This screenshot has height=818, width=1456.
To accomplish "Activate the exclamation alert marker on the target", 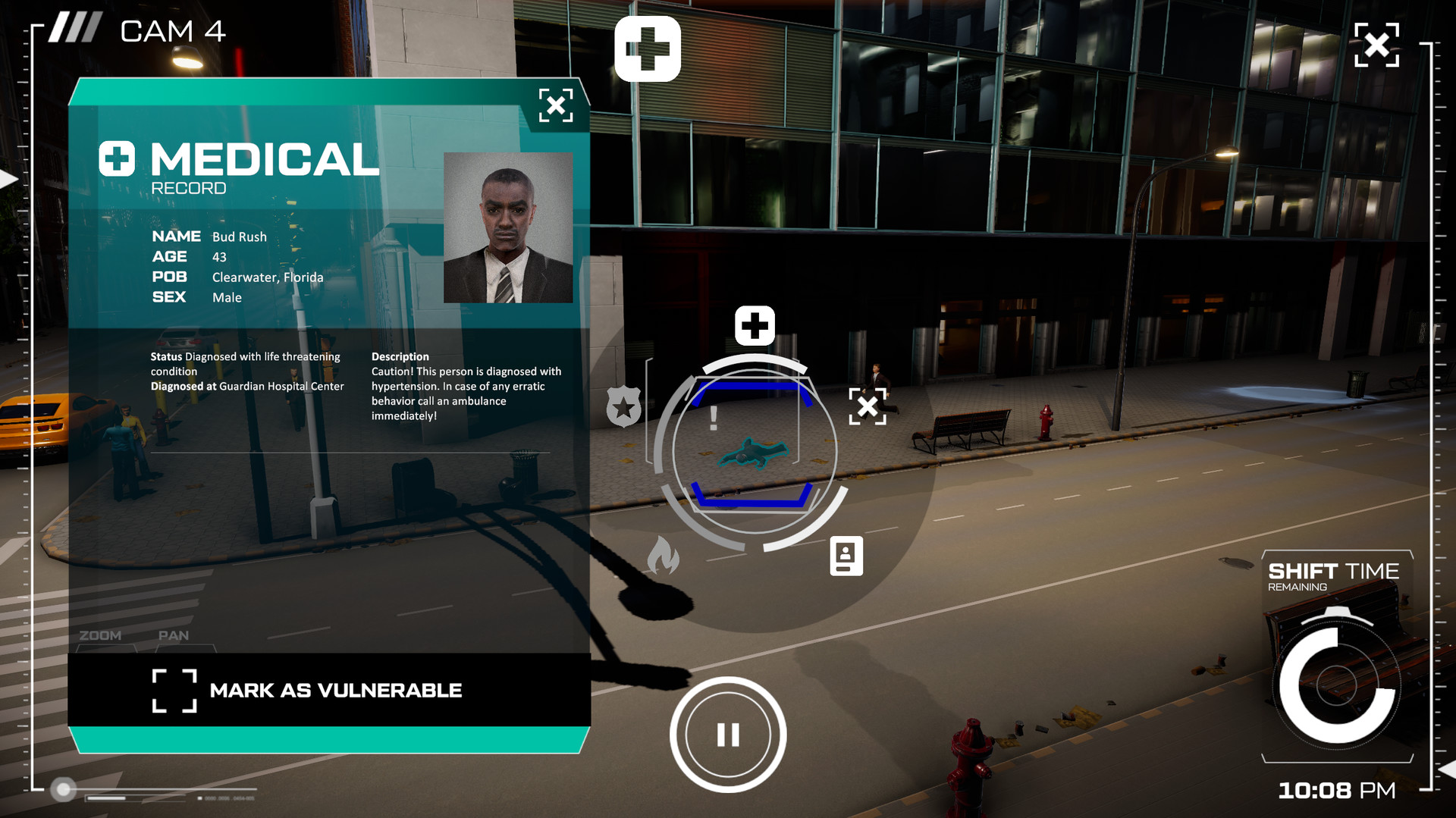I will click(x=714, y=418).
